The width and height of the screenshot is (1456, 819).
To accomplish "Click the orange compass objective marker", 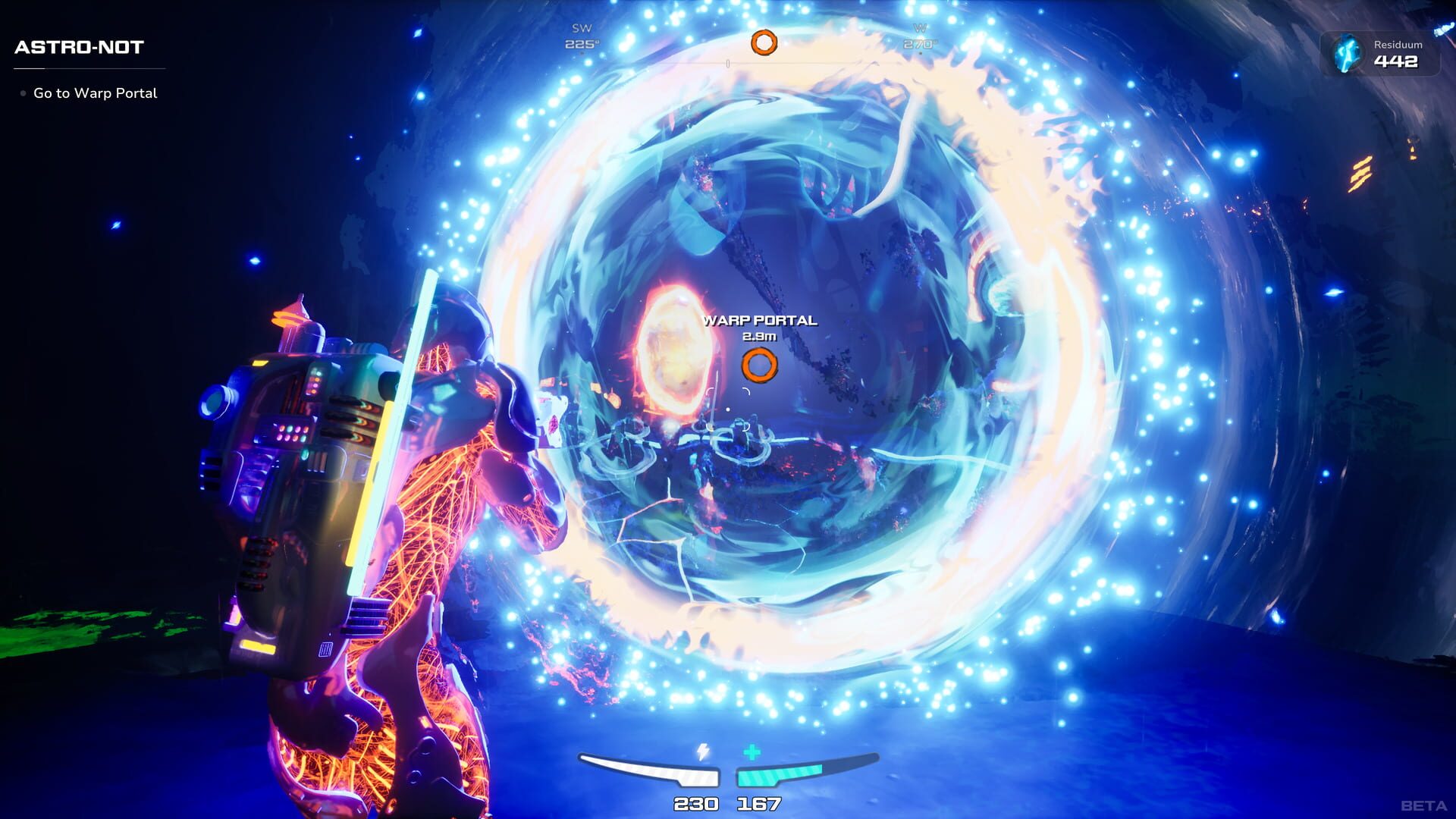I will coord(764,42).
